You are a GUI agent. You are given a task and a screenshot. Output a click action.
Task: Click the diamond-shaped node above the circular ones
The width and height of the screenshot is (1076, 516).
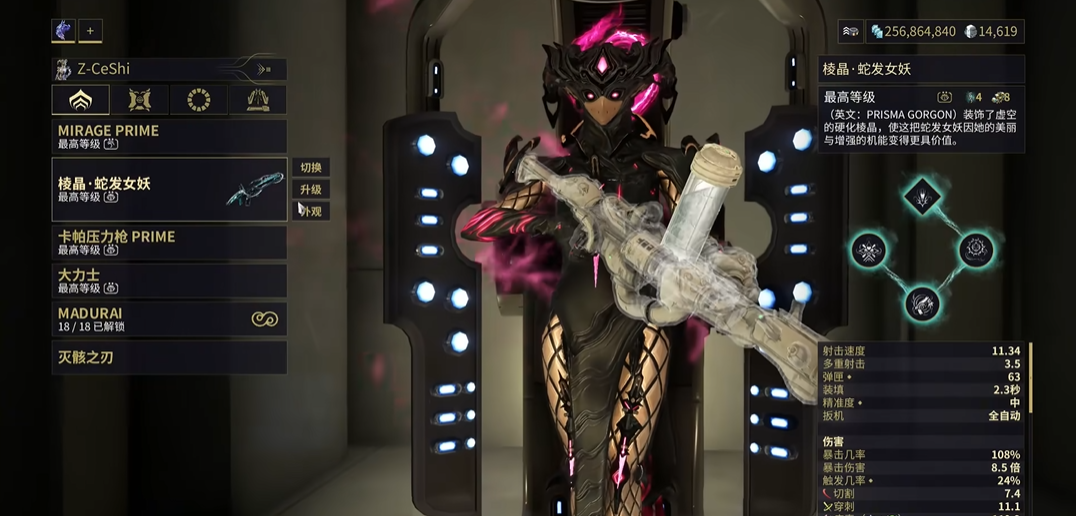click(921, 197)
